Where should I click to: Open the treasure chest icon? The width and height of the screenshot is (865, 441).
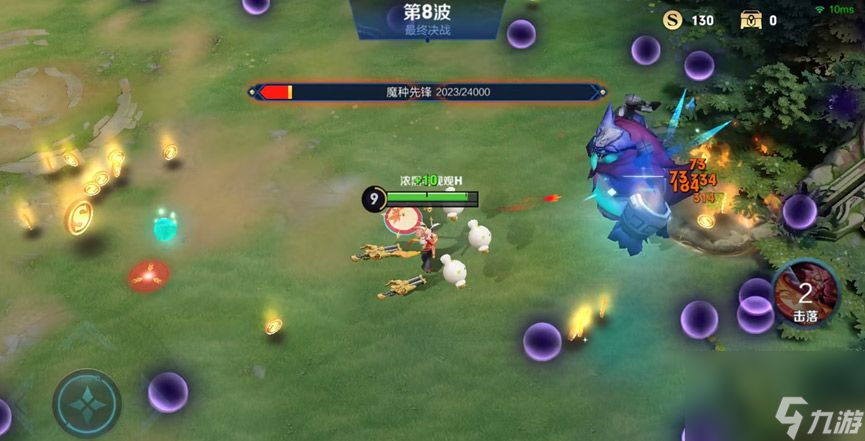(x=750, y=19)
